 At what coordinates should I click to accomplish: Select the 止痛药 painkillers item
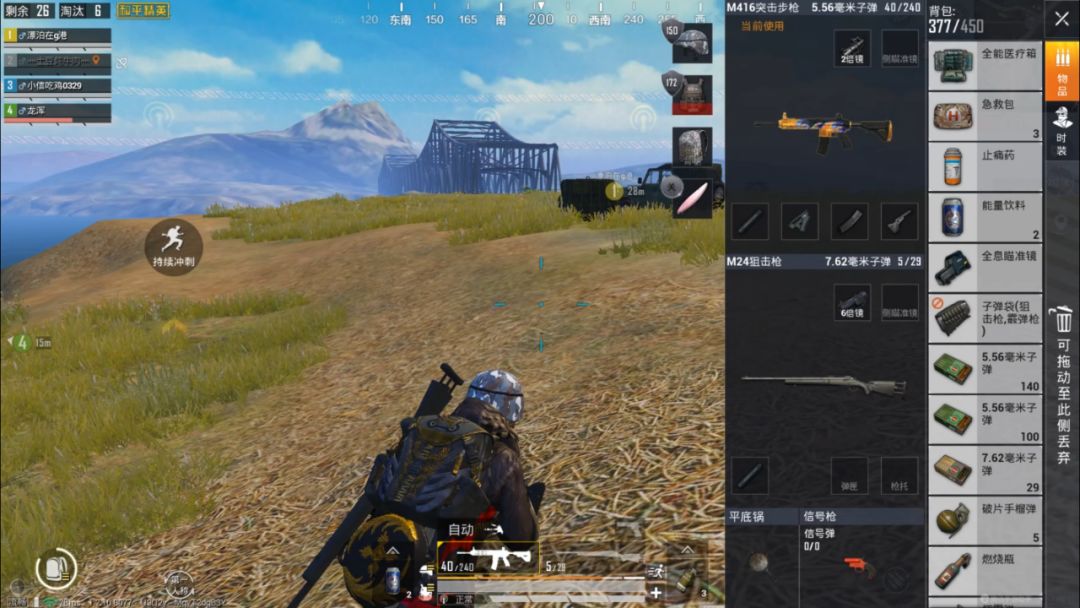click(985, 167)
